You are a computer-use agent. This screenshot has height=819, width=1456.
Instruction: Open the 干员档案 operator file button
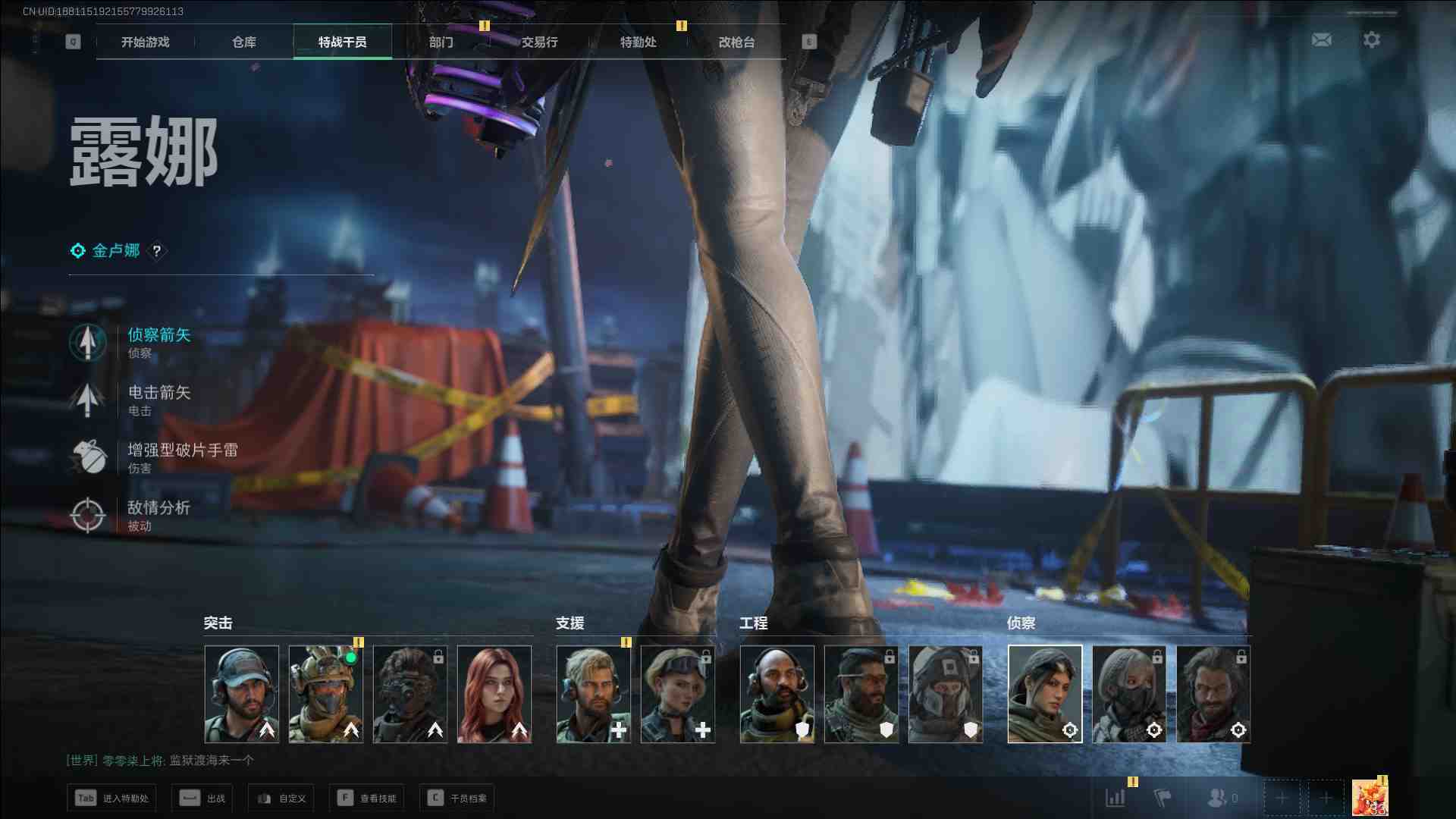pyautogui.click(x=457, y=798)
